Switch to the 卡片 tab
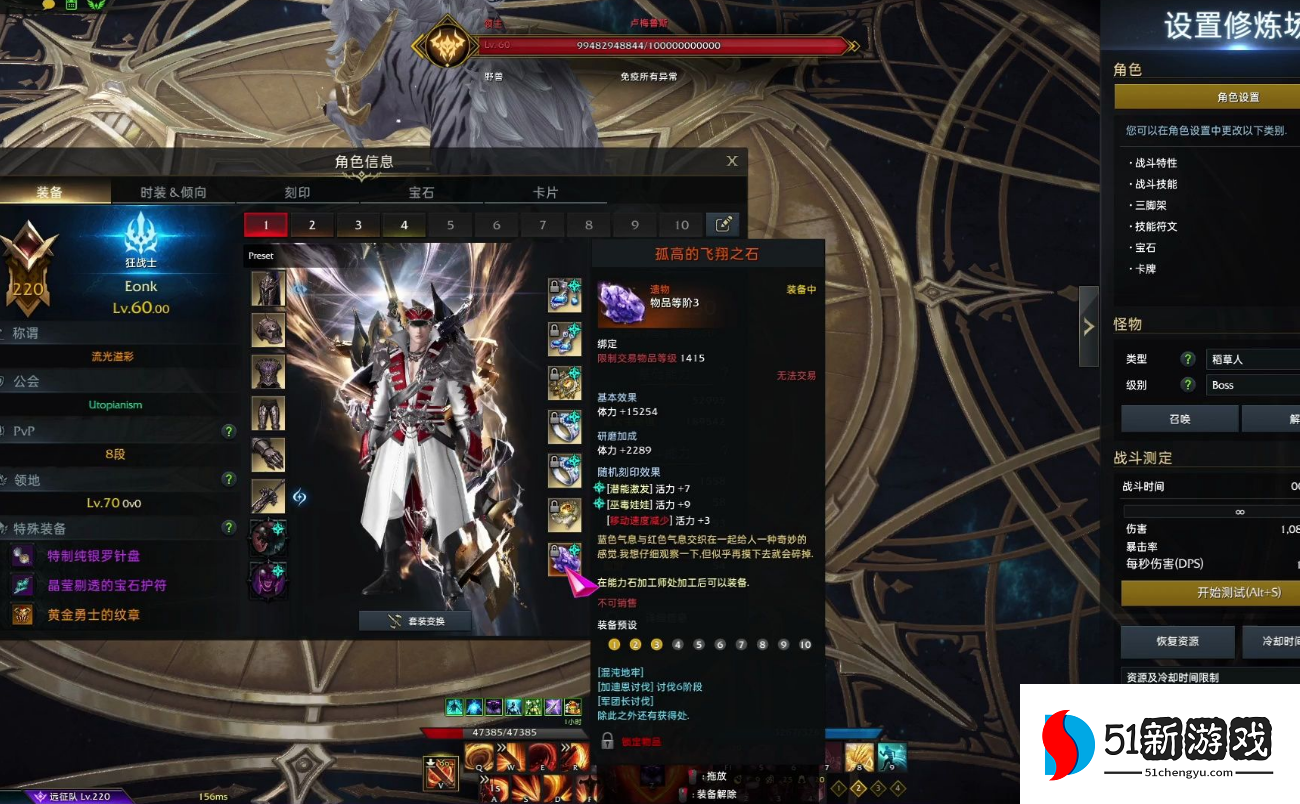1300x804 pixels. click(x=545, y=192)
